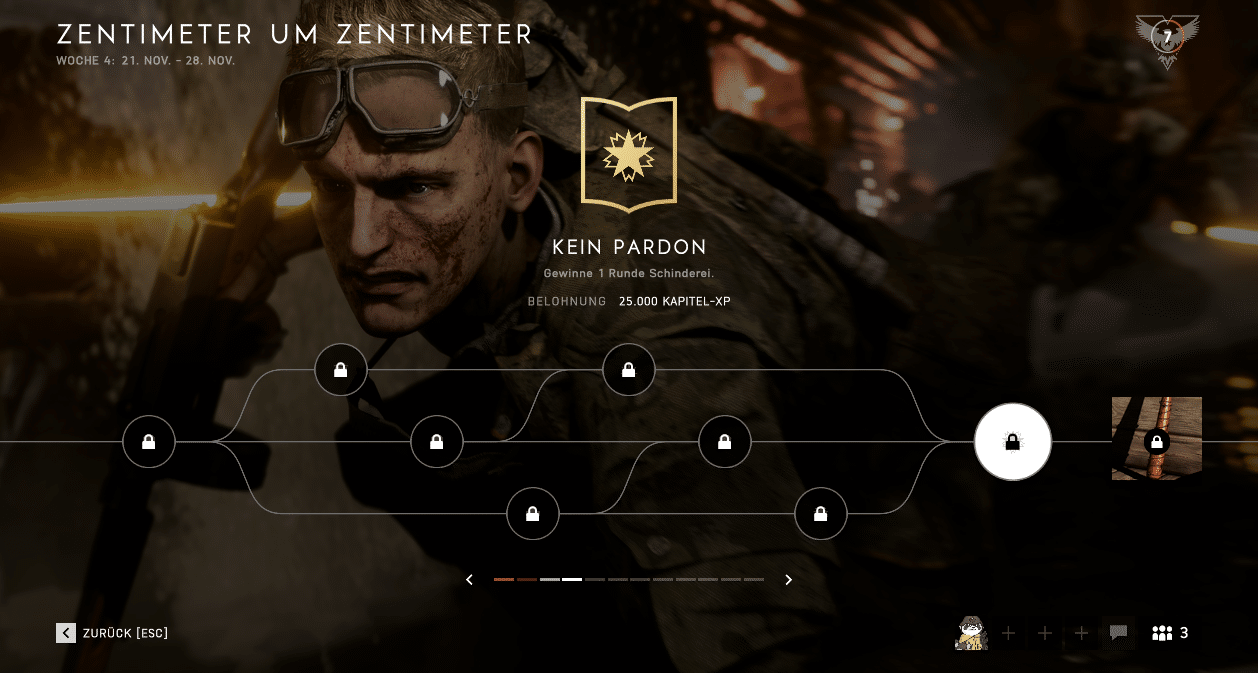The width and height of the screenshot is (1258, 673).
Task: Open the rank 7 emblem
Action: tap(1166, 39)
